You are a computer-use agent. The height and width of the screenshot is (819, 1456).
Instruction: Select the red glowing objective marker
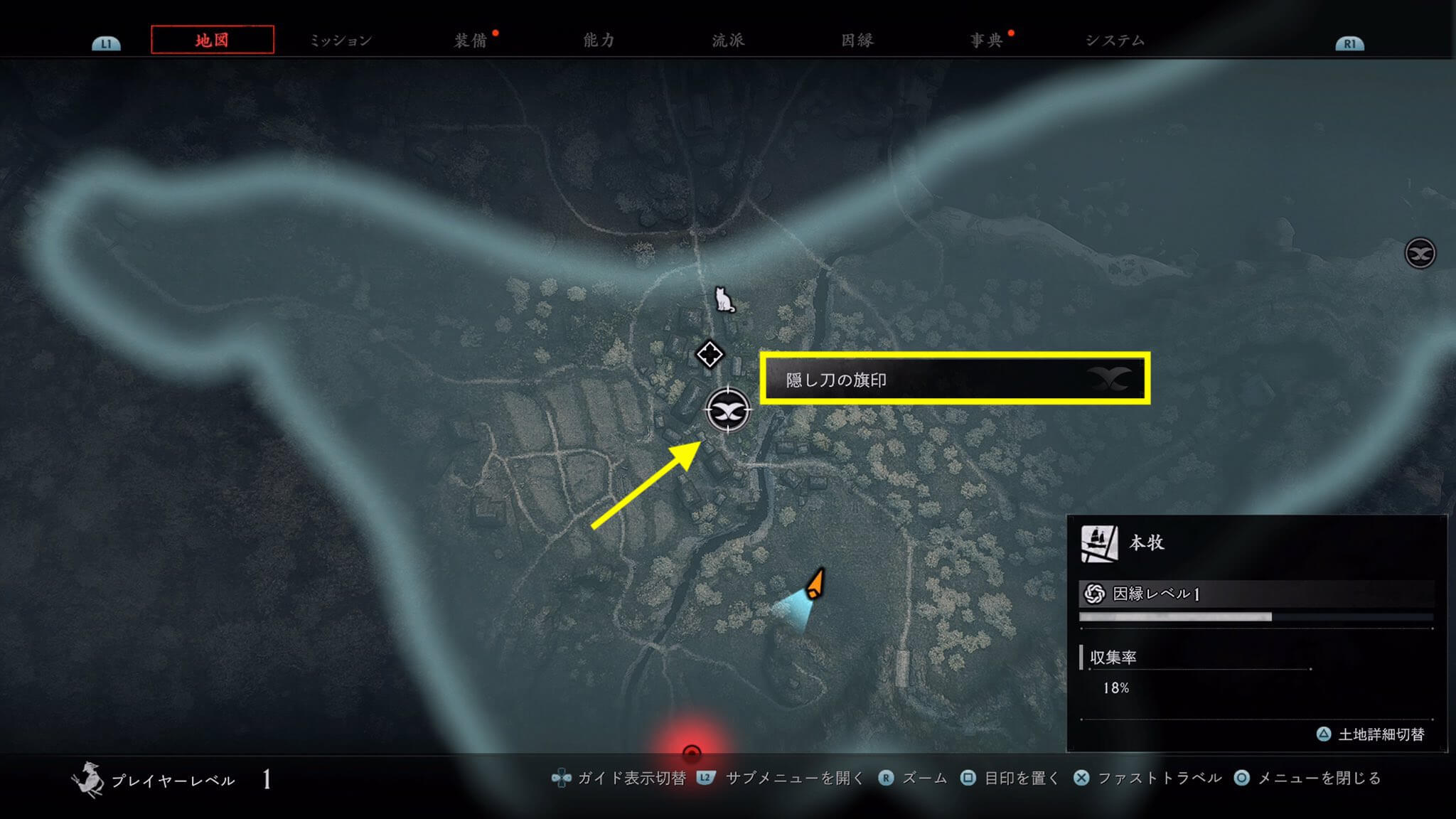pos(691,753)
